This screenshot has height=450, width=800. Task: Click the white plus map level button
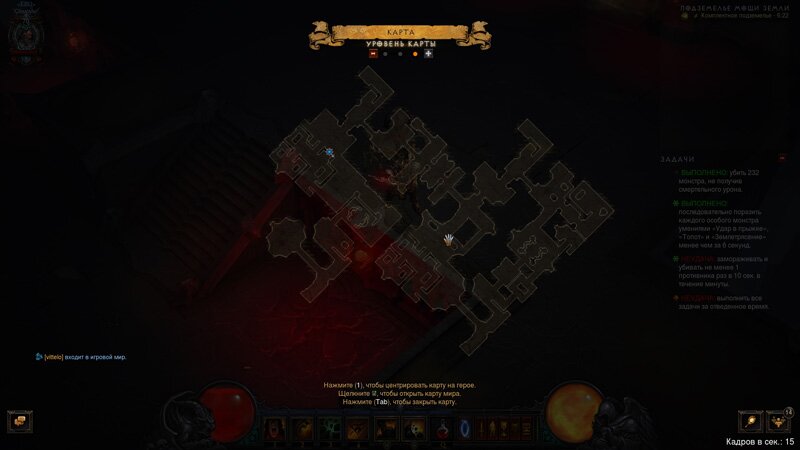(x=428, y=54)
